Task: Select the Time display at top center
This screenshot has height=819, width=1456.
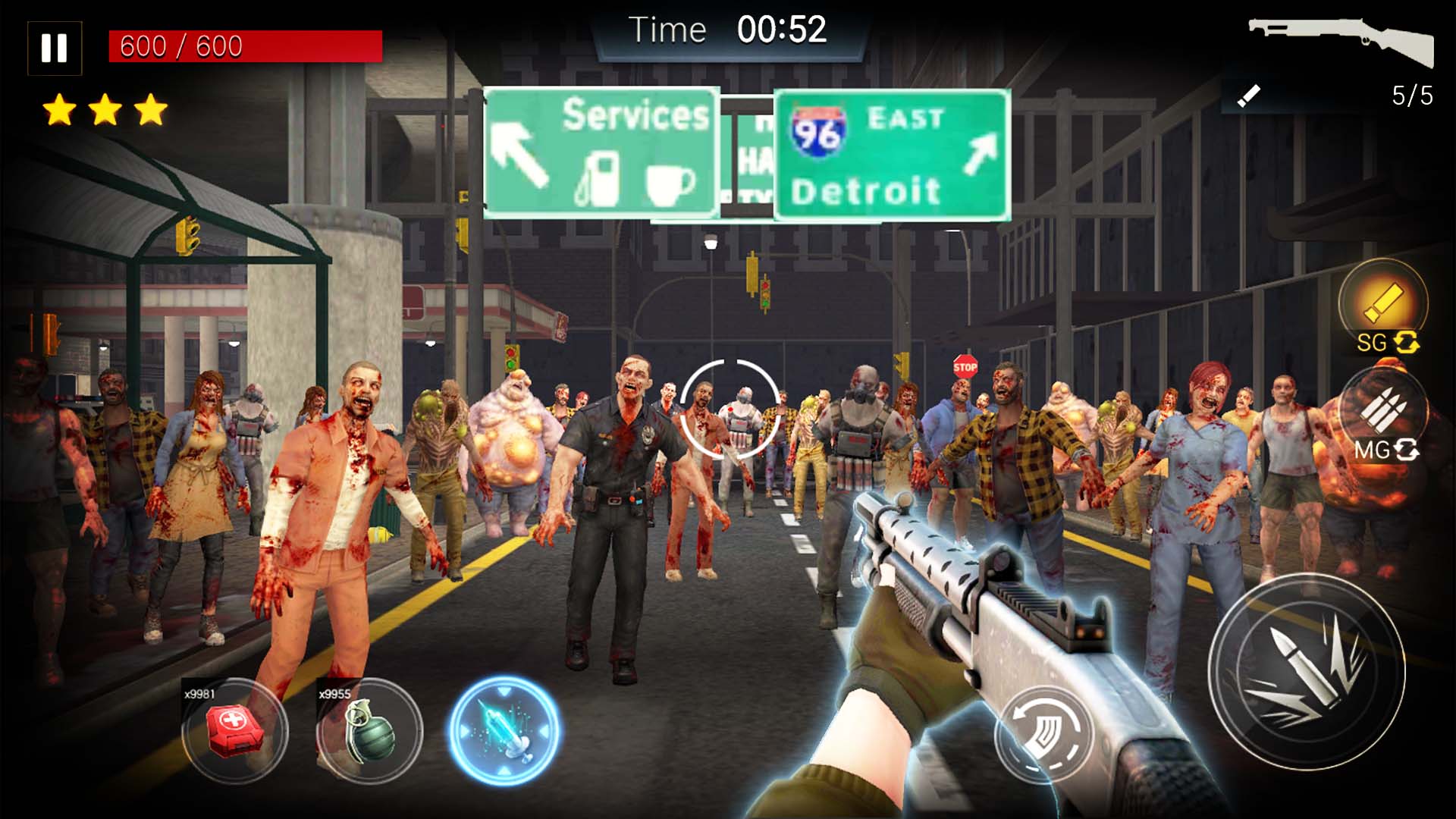Action: coord(728,30)
